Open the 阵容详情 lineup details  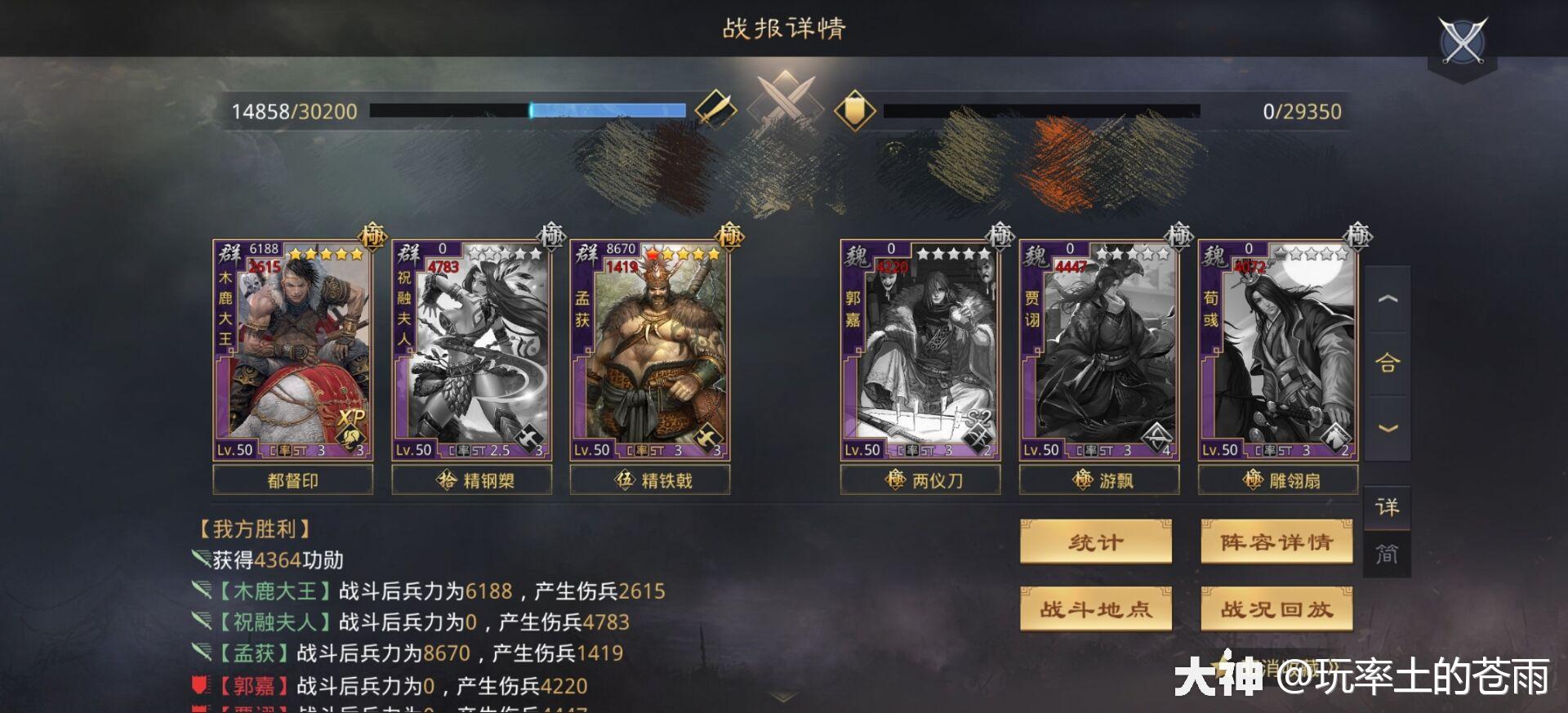1276,541
